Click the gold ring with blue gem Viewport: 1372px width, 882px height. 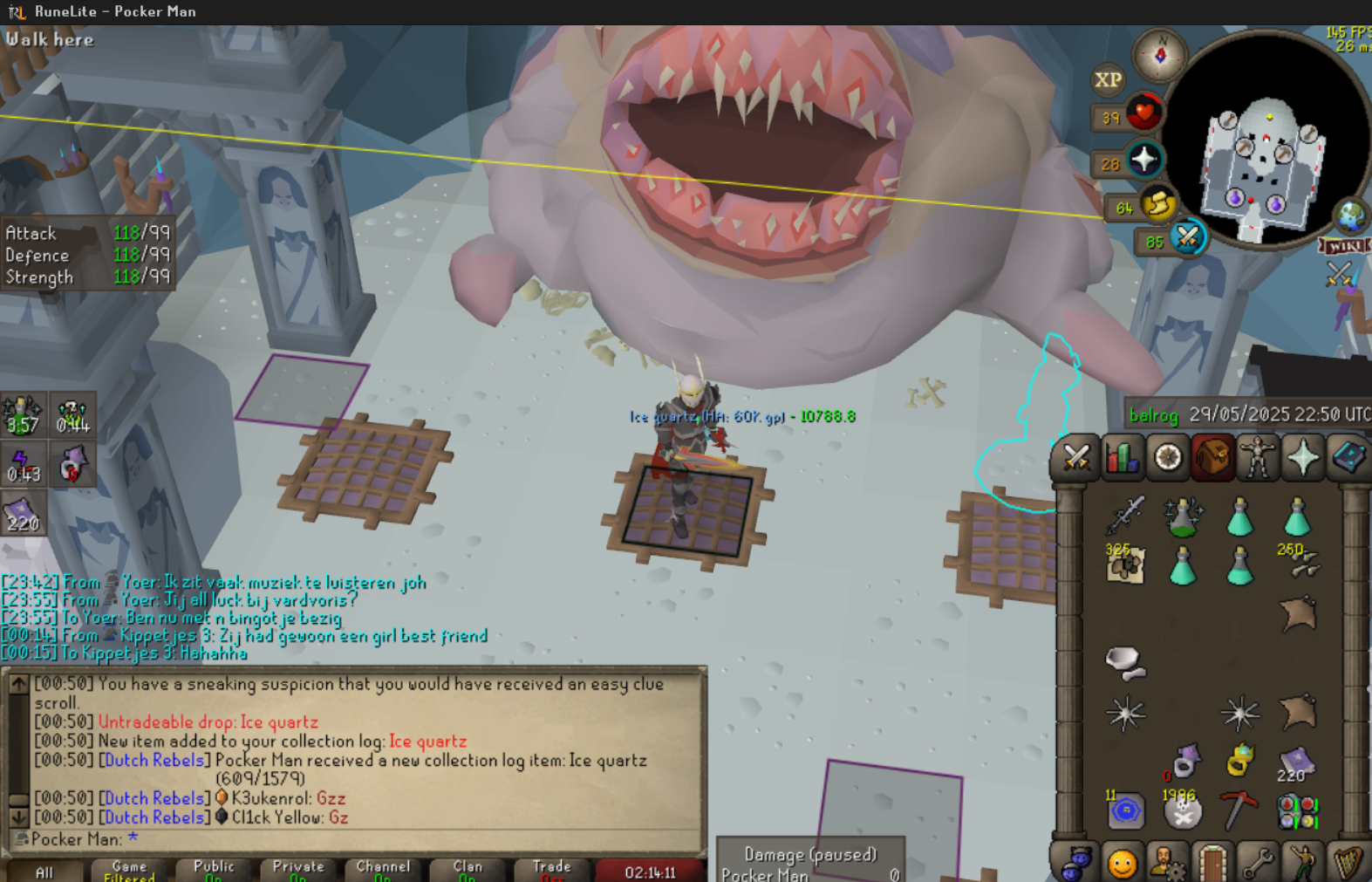click(1239, 760)
